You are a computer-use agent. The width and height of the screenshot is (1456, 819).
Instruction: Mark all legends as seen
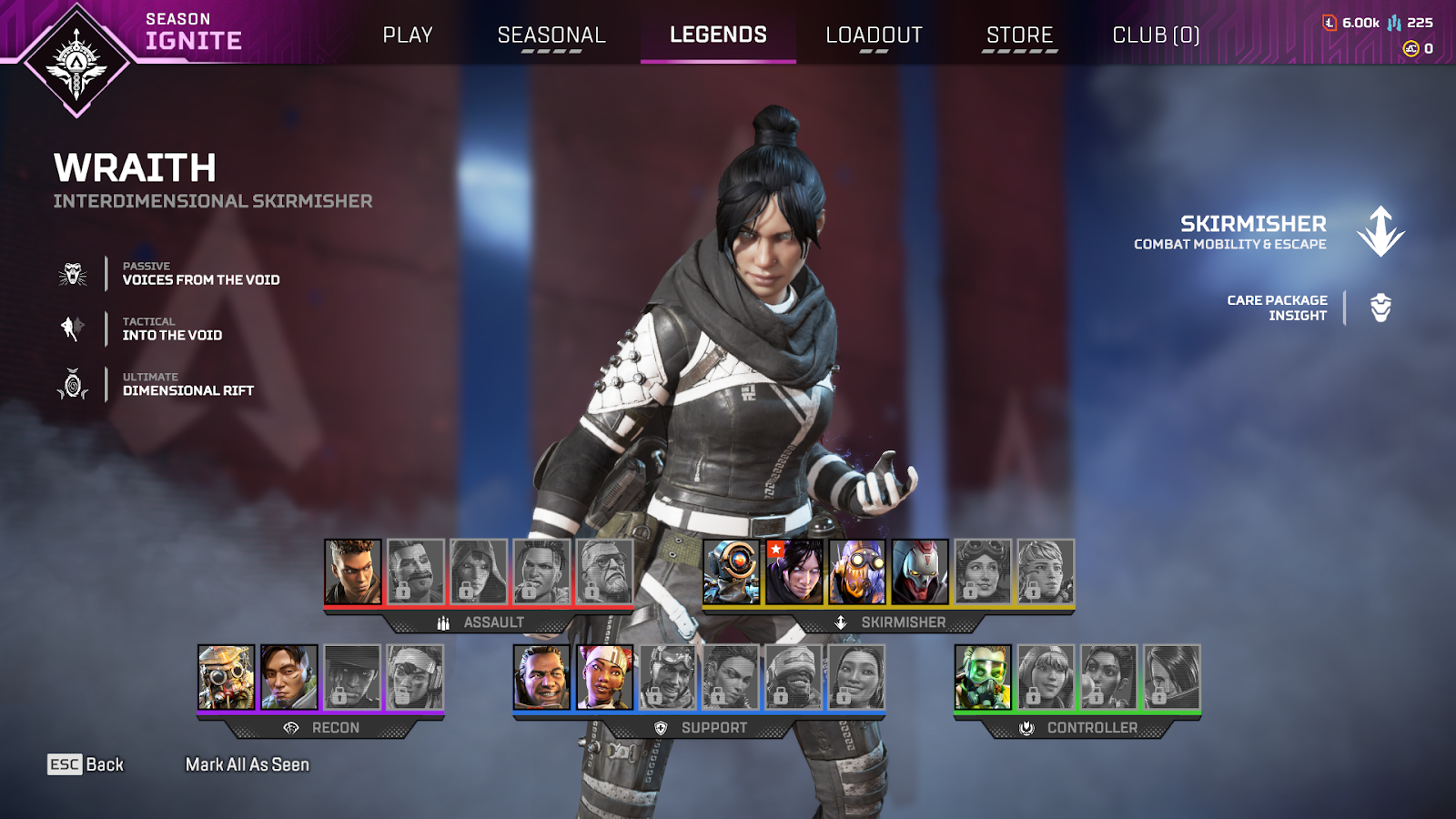click(248, 764)
